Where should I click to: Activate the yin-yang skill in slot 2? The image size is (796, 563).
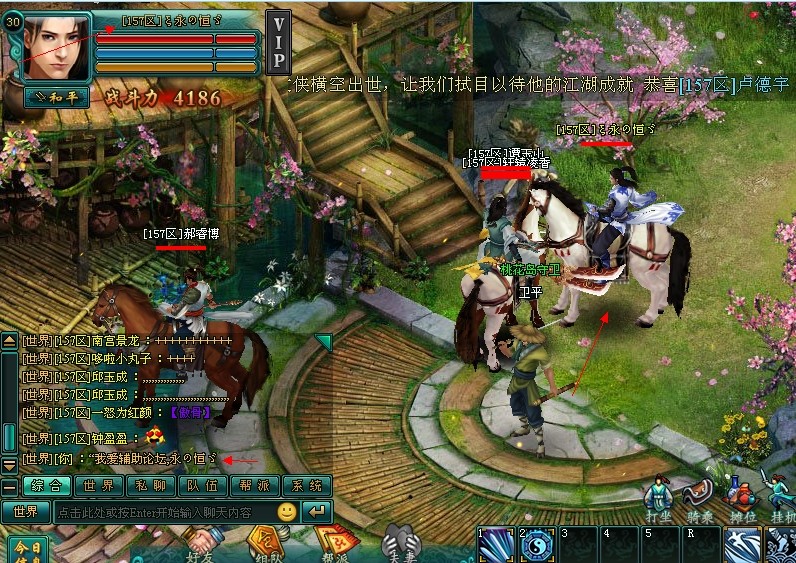click(x=537, y=546)
